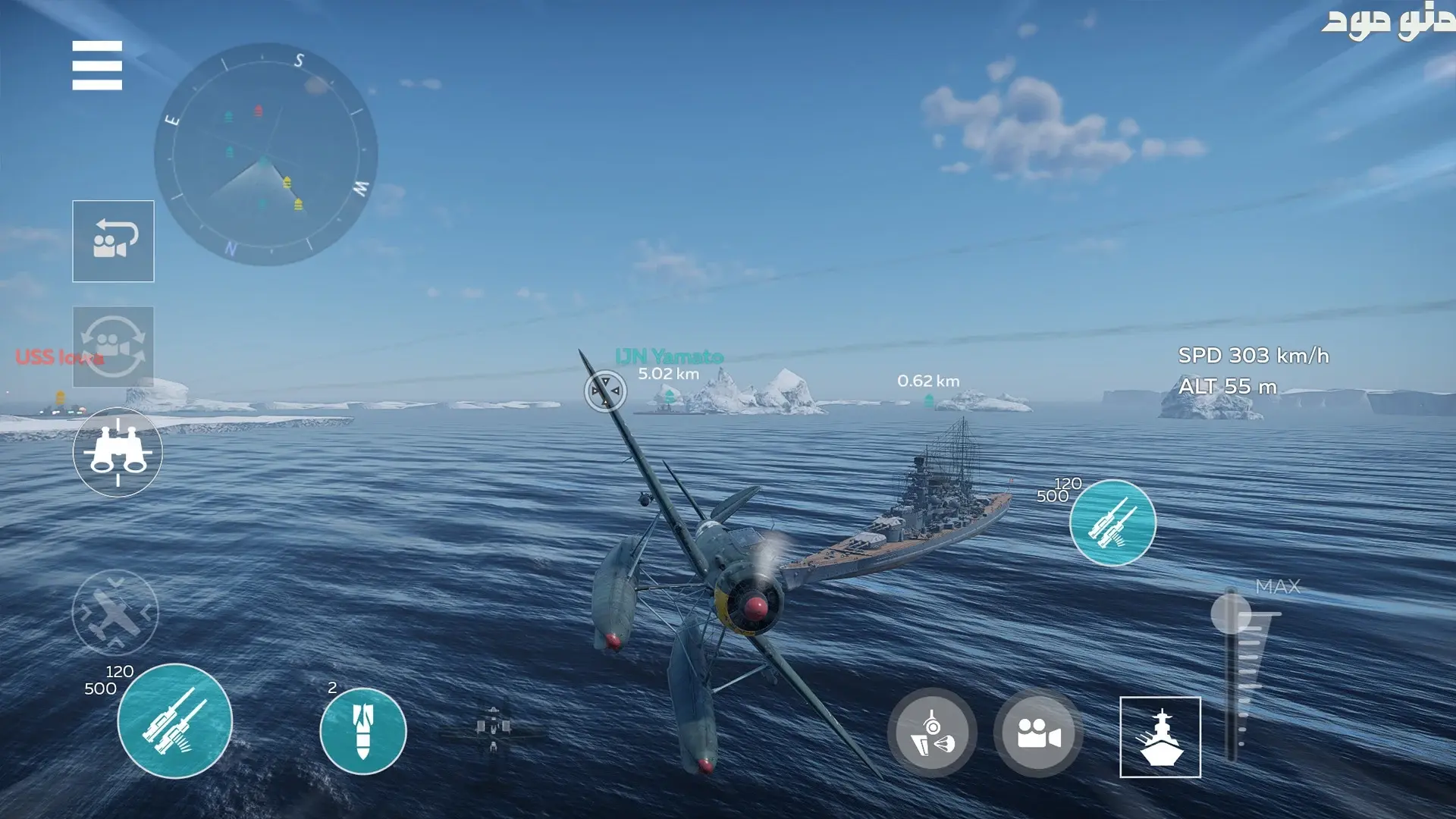Open the parachute landing target button

tap(932, 733)
